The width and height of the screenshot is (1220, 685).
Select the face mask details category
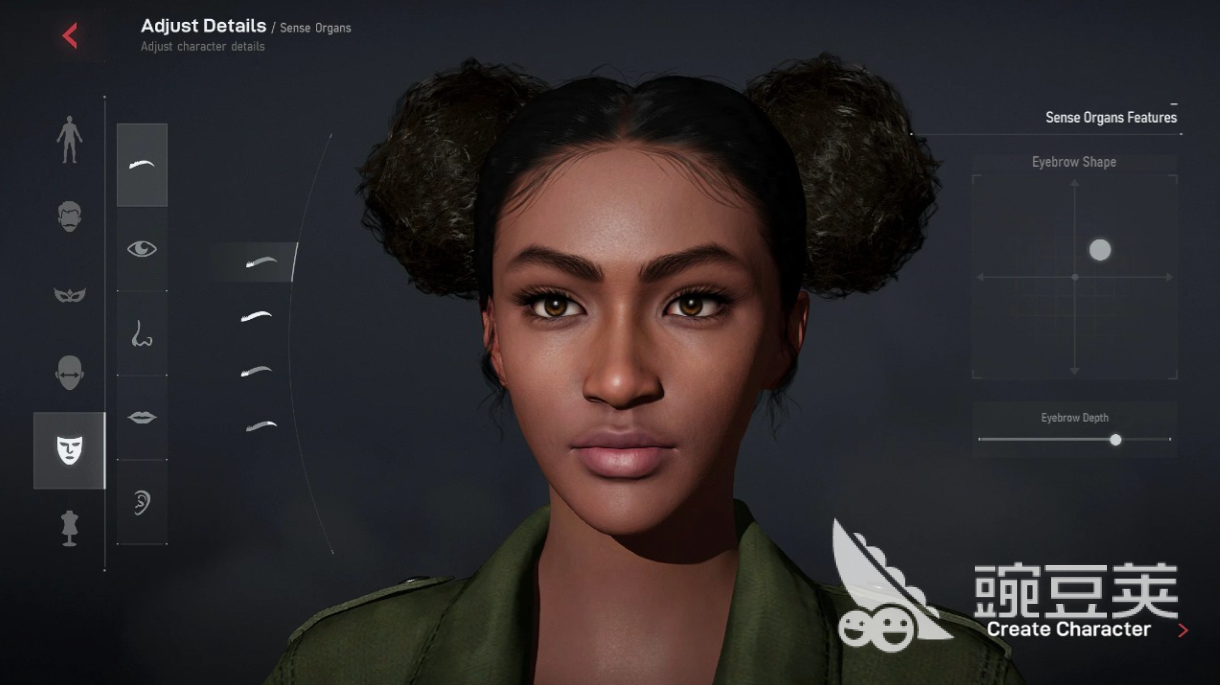pyautogui.click(x=69, y=450)
